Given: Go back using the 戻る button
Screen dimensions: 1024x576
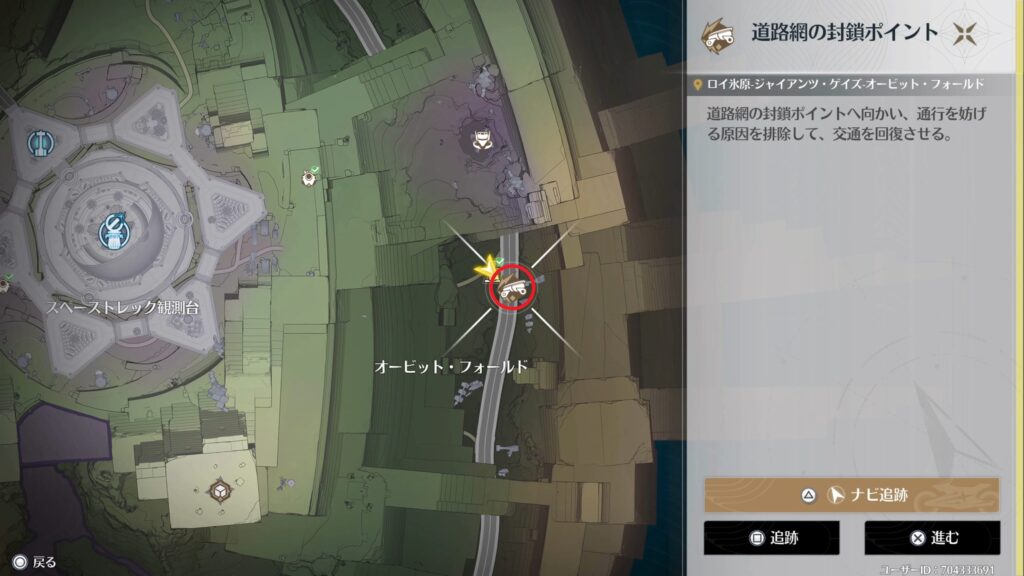Looking at the screenshot, I should [34, 562].
